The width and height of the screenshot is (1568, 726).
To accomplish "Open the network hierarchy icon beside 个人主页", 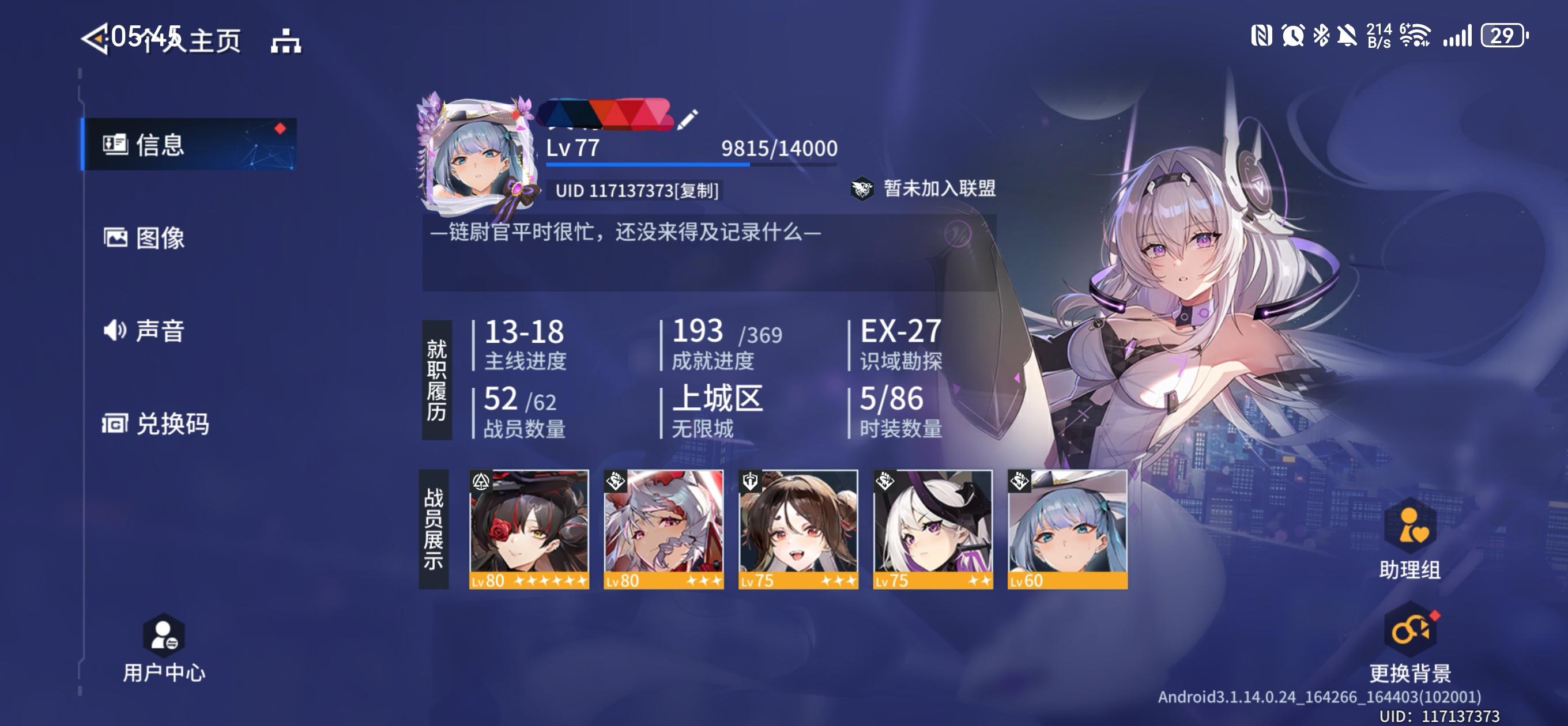I will click(x=286, y=41).
